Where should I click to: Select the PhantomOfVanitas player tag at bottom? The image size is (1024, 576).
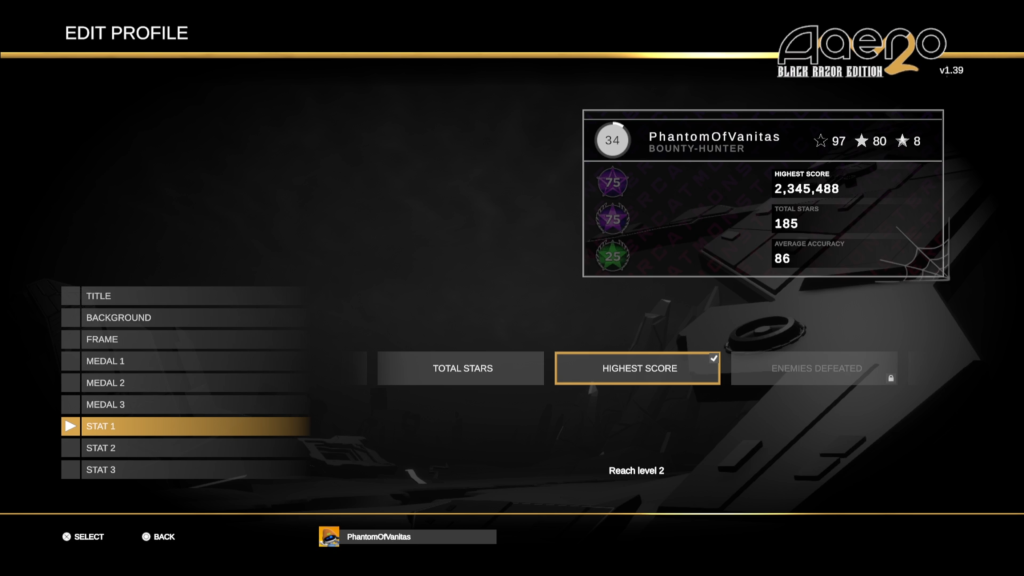(x=407, y=537)
